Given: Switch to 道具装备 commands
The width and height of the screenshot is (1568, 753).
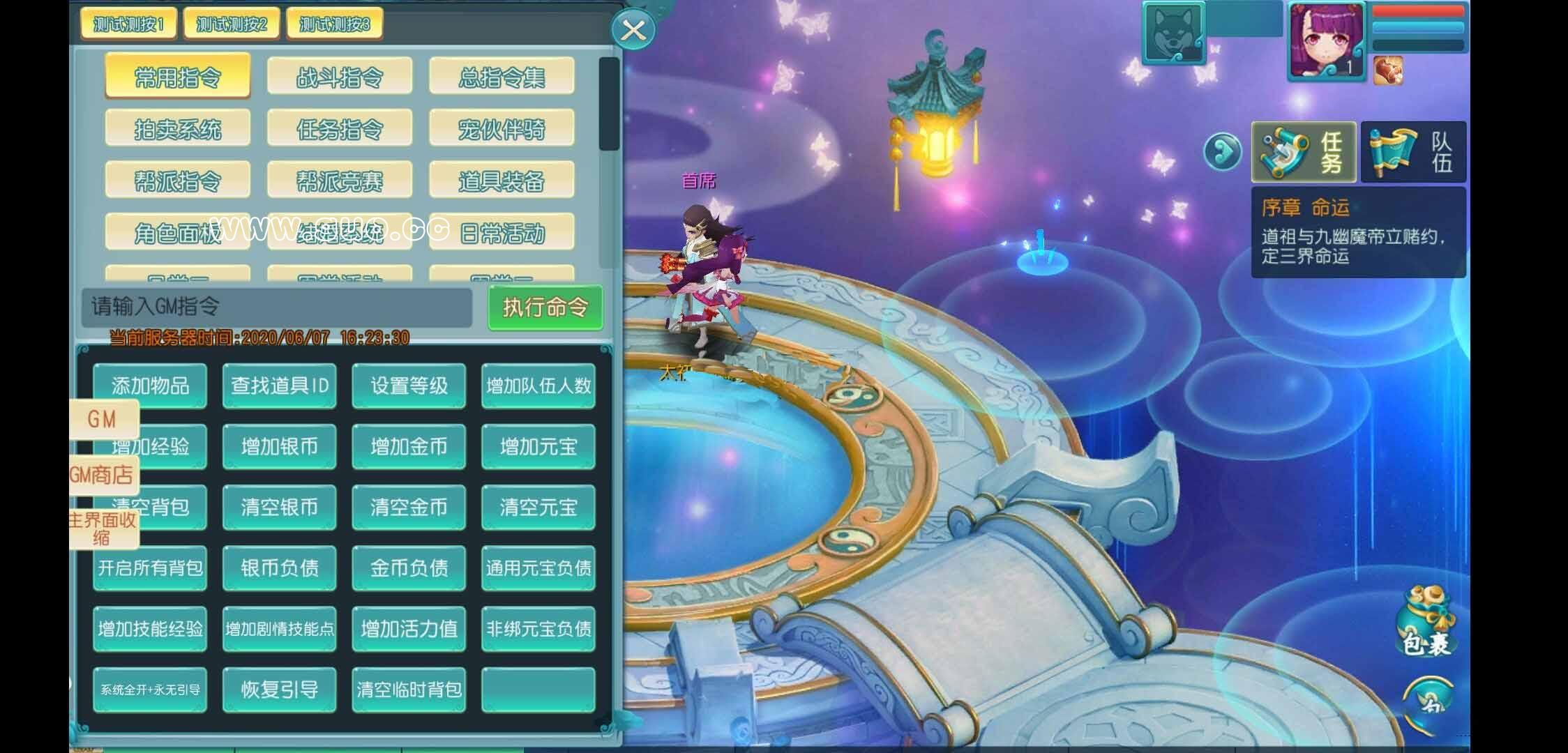Looking at the screenshot, I should (502, 181).
